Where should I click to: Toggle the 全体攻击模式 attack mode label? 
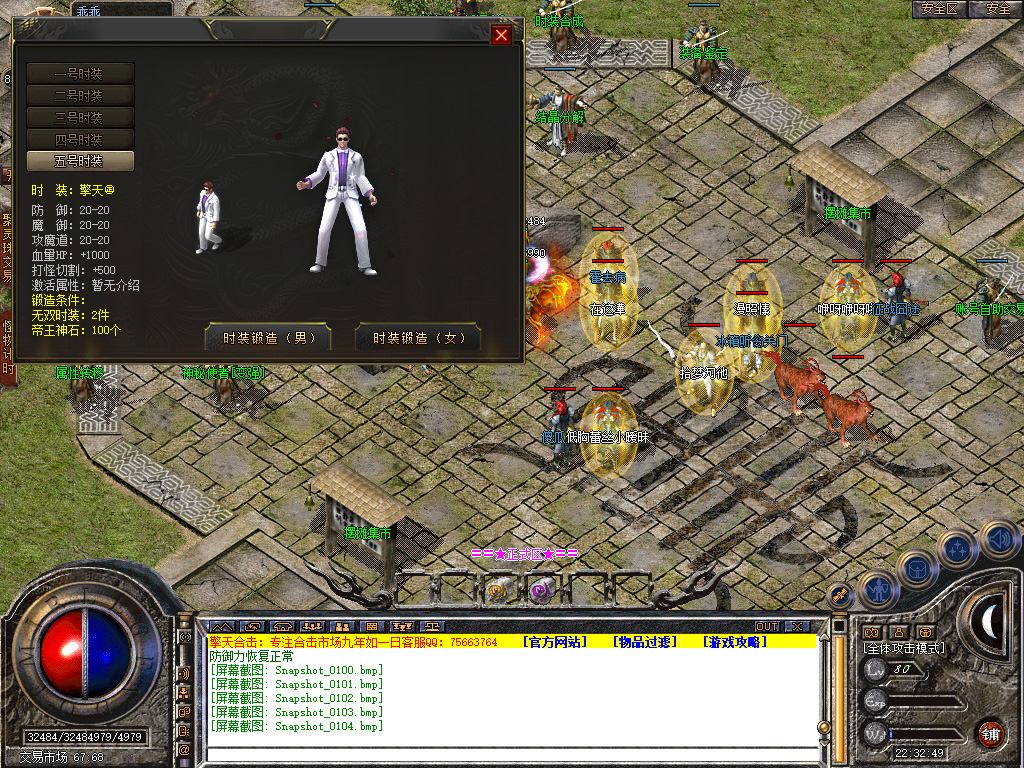904,648
